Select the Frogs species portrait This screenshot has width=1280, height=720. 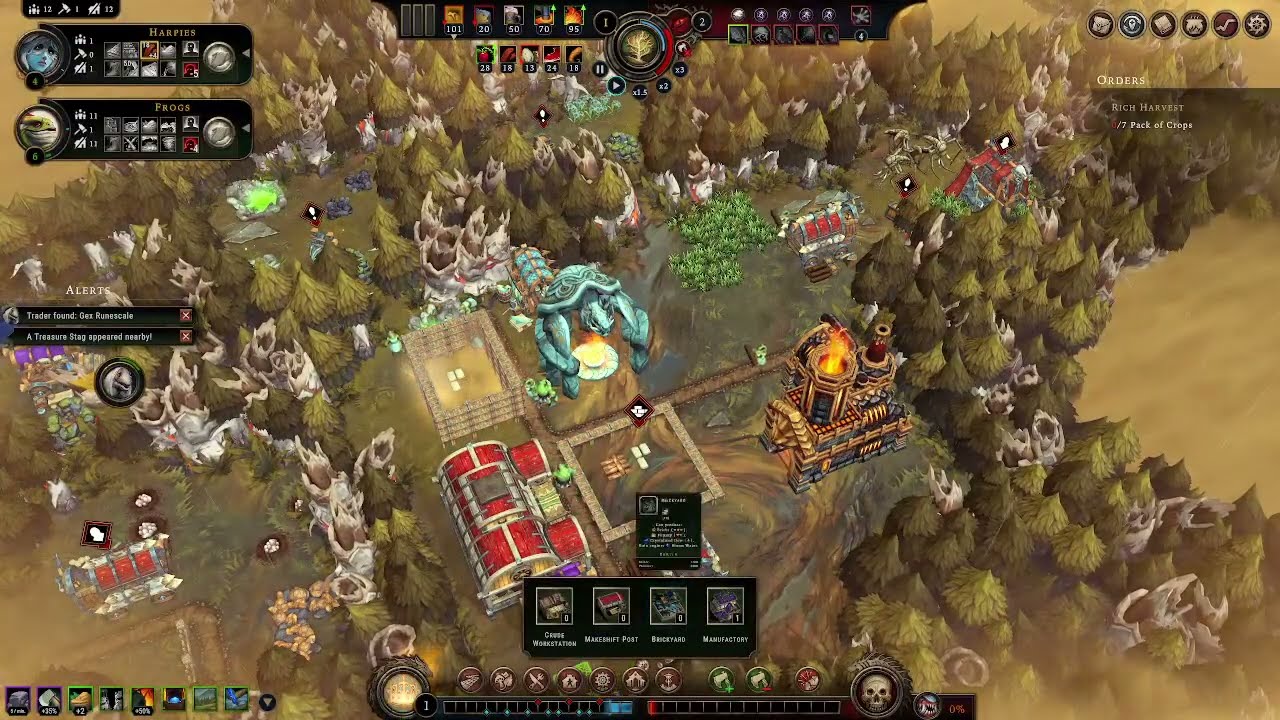coord(41,129)
